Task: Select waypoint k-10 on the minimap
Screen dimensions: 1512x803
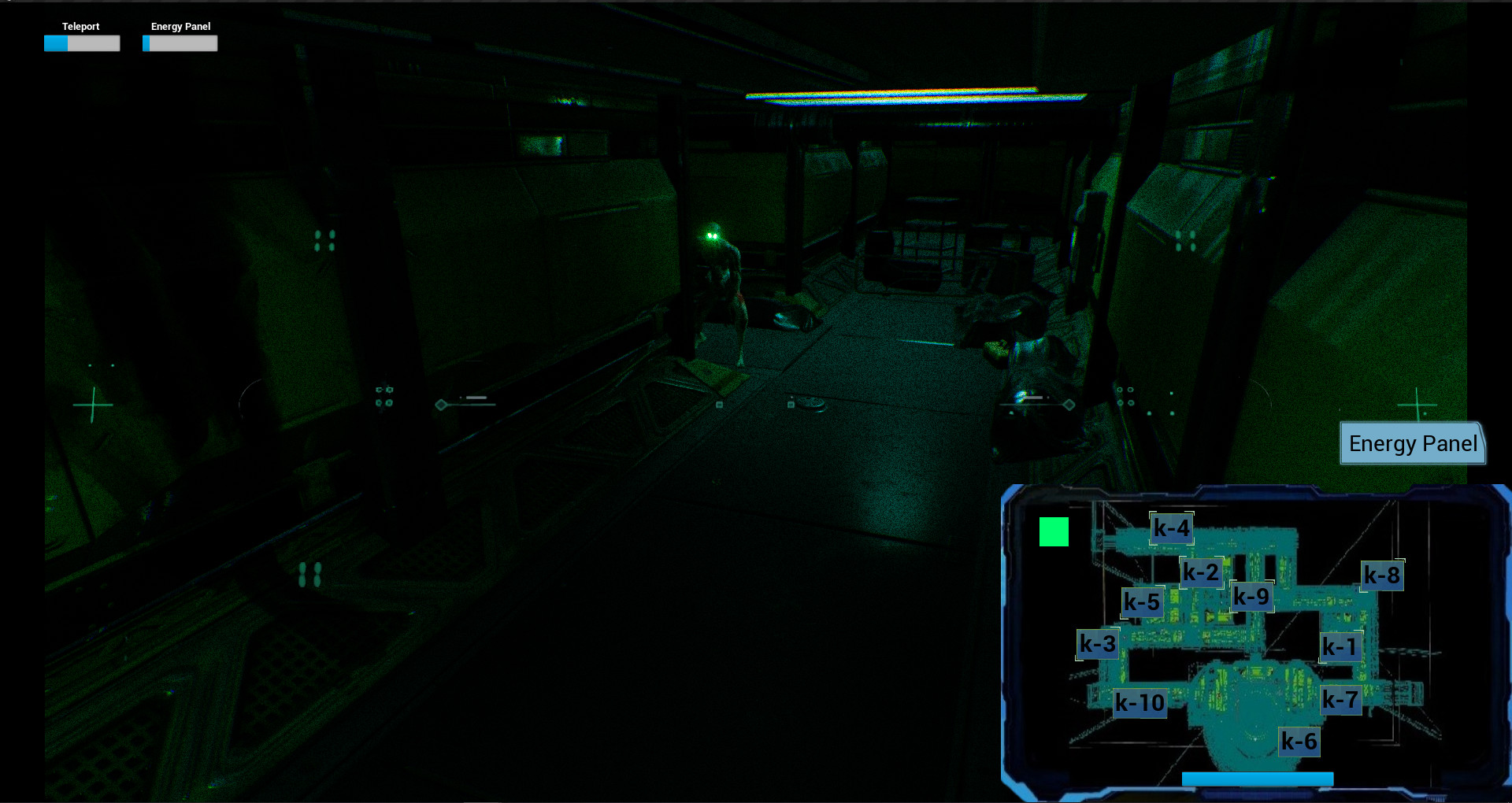Action: pos(1140,701)
